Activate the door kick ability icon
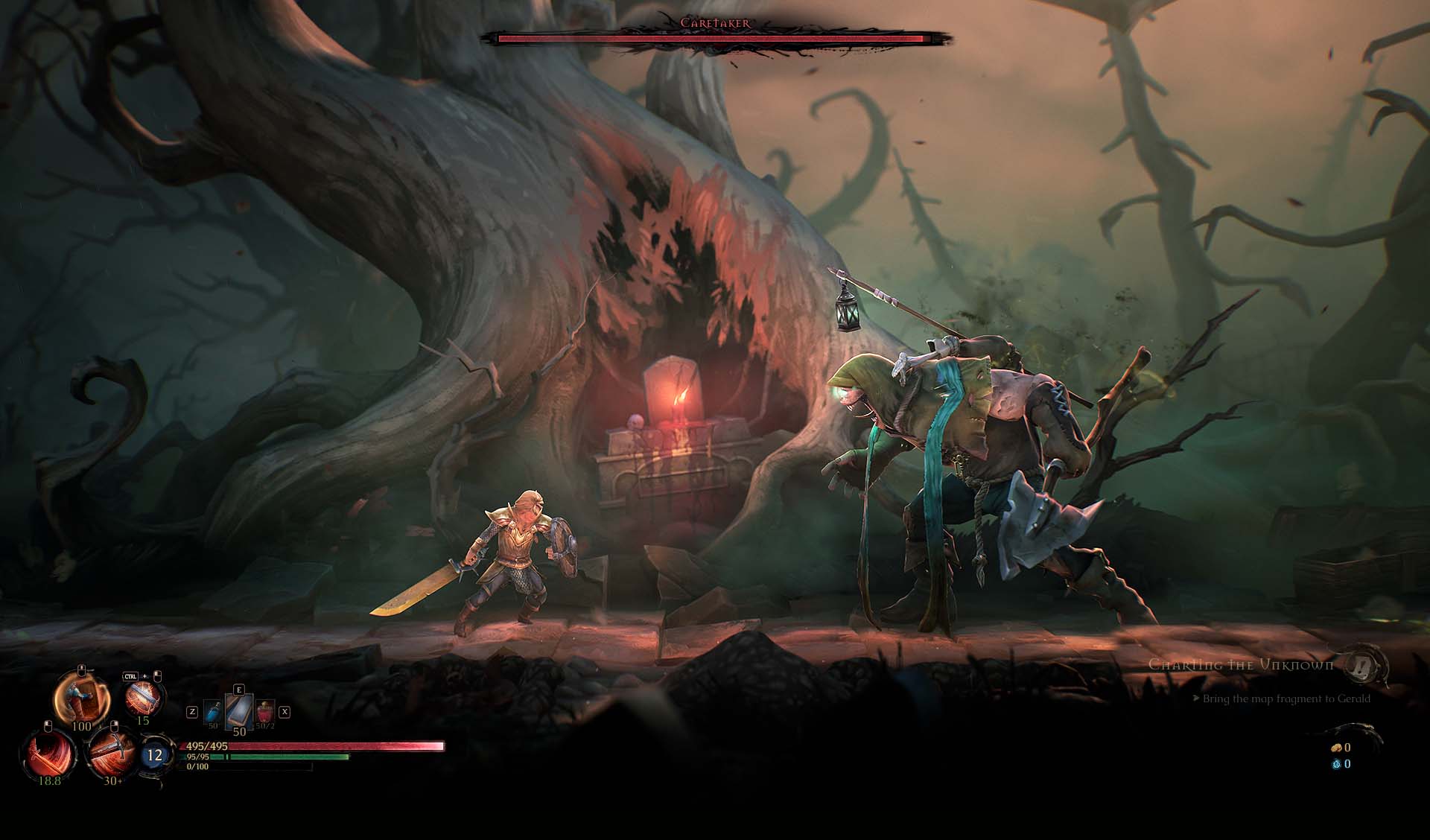 click(x=82, y=697)
